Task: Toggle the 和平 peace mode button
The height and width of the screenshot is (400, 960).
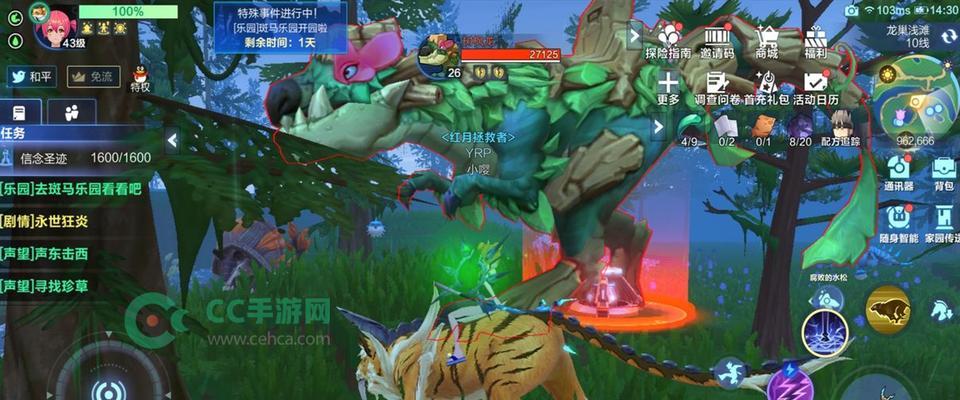Action: click(x=31, y=77)
